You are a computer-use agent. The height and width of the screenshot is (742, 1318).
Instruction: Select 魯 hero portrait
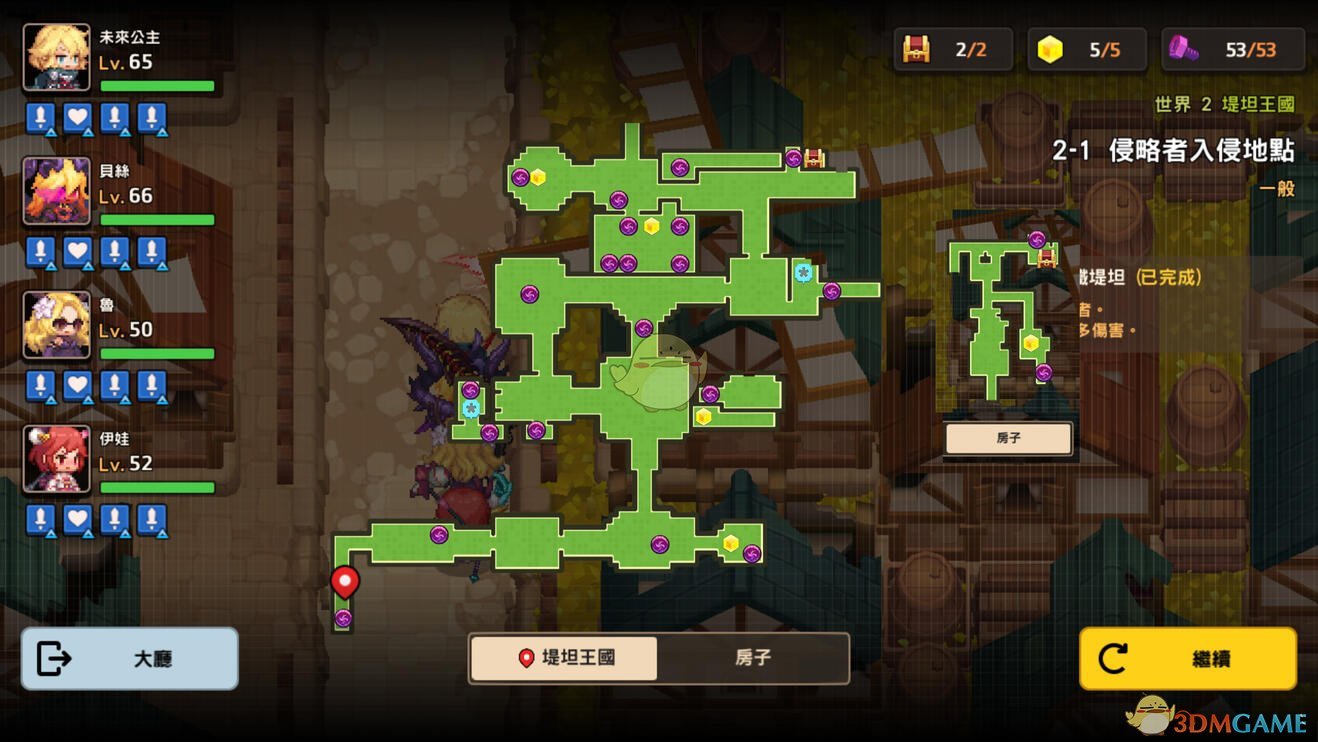pos(57,325)
